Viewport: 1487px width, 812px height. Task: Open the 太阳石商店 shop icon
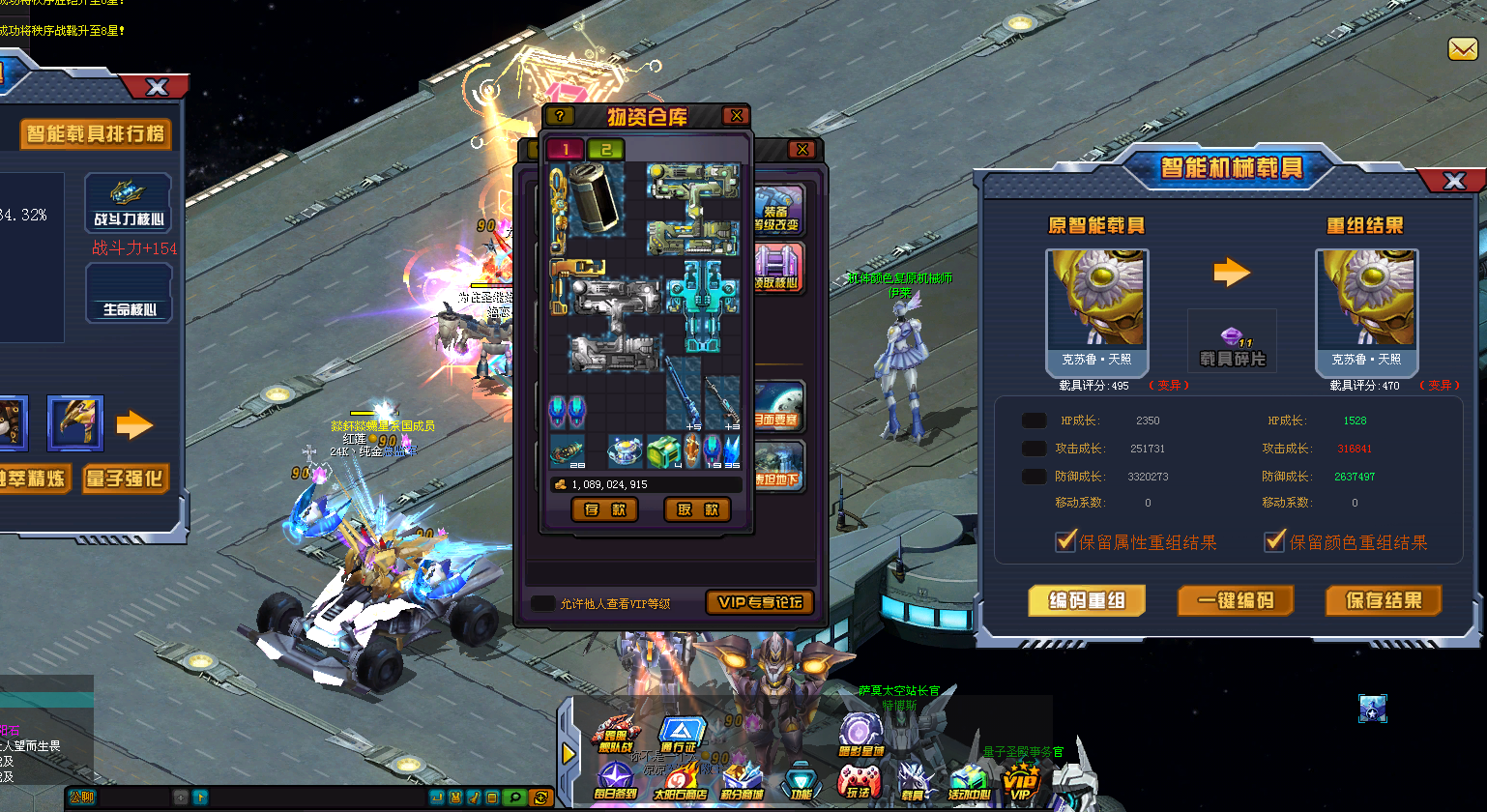[x=680, y=781]
